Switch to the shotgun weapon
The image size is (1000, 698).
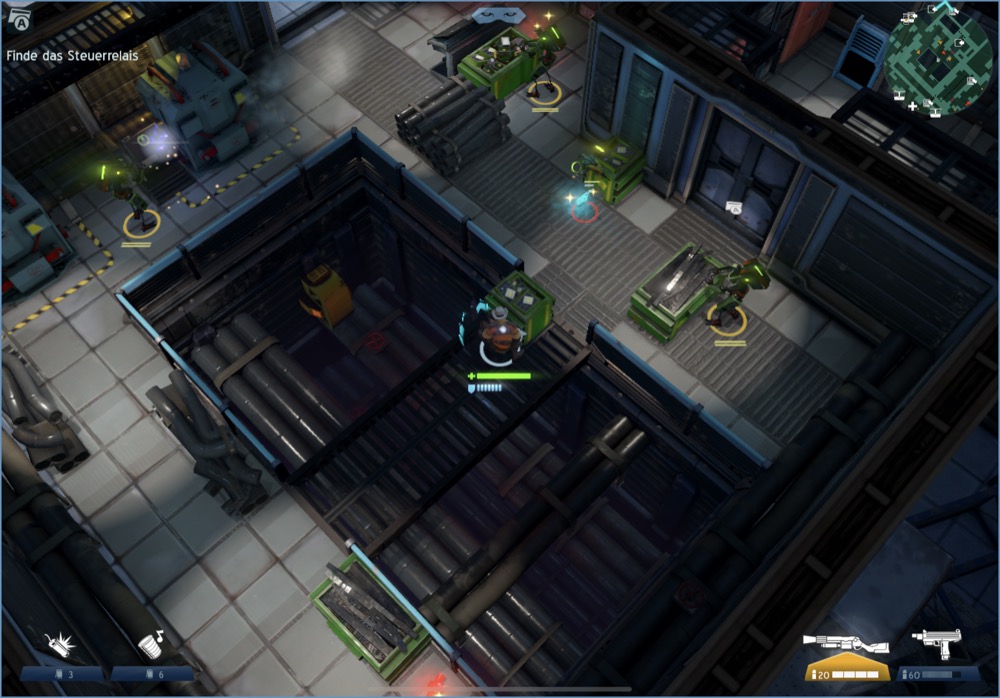point(846,645)
